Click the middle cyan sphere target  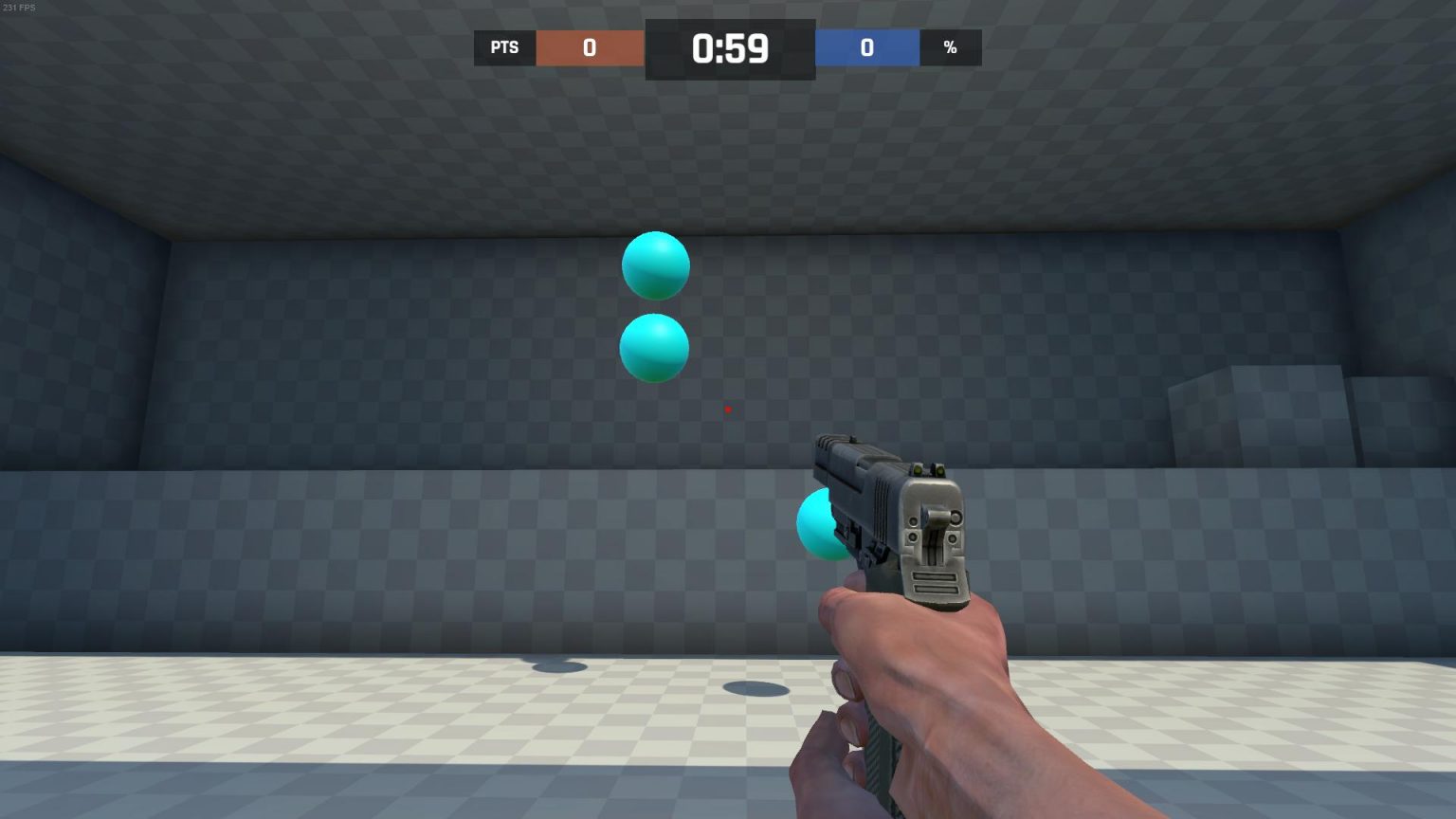654,348
